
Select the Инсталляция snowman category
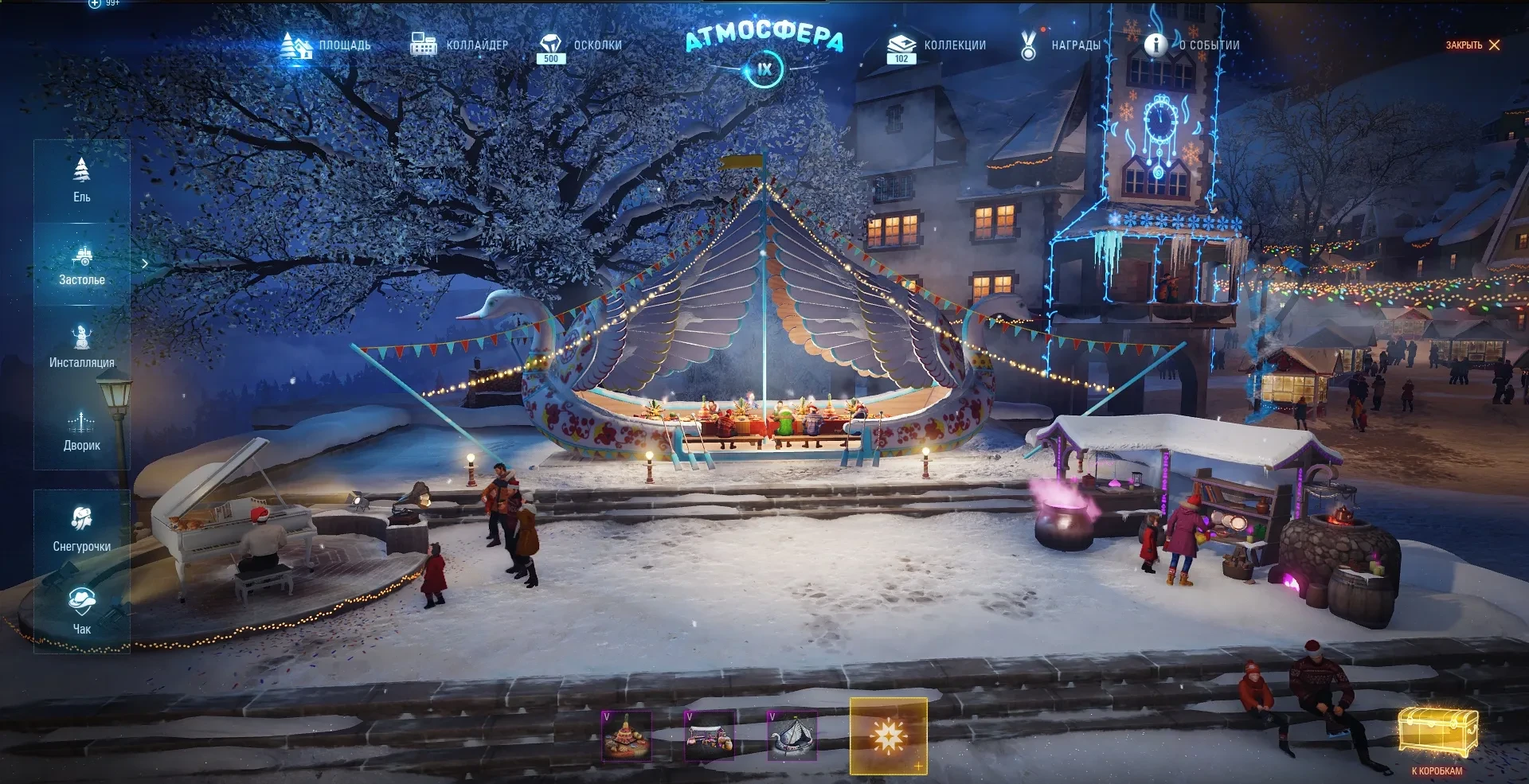(x=82, y=347)
